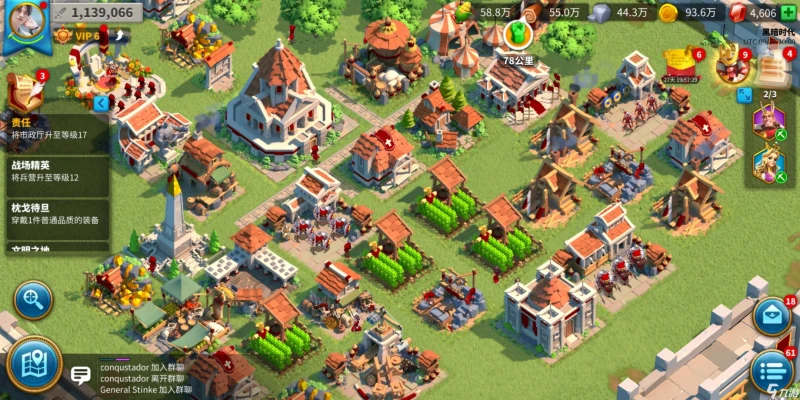
Task: Open the chat message box
Action: coord(81,375)
